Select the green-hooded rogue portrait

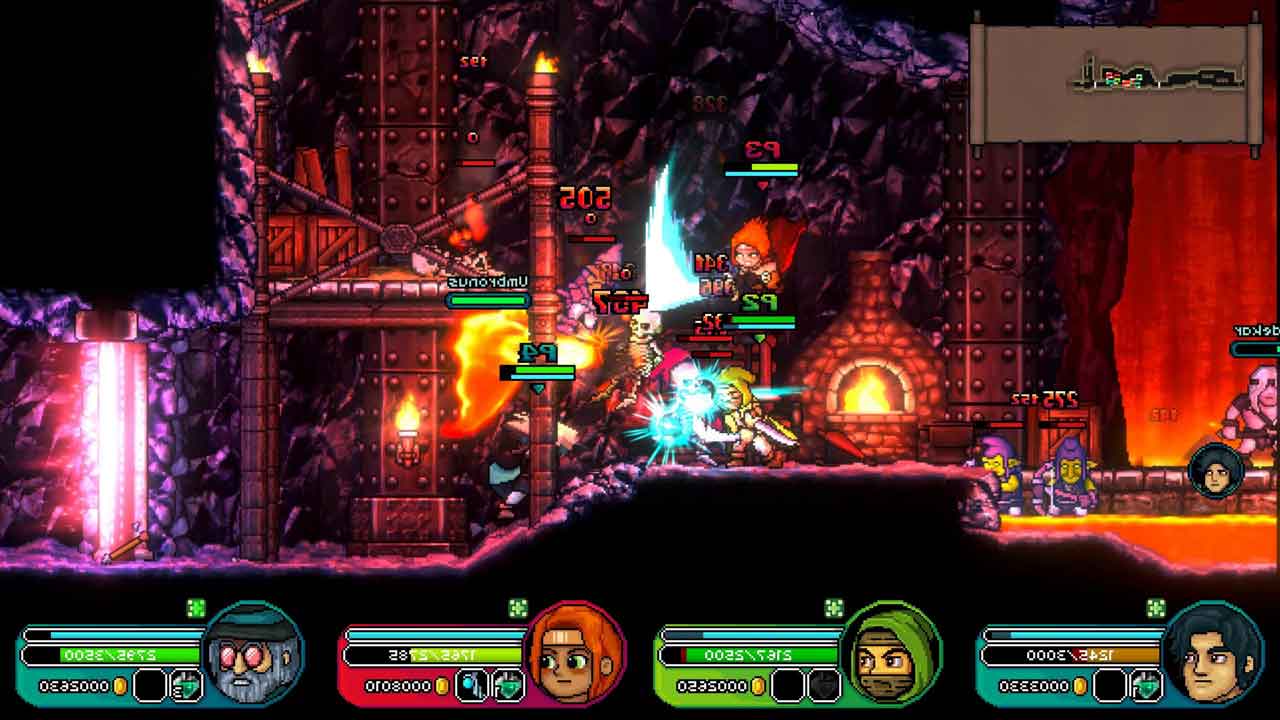click(x=891, y=654)
